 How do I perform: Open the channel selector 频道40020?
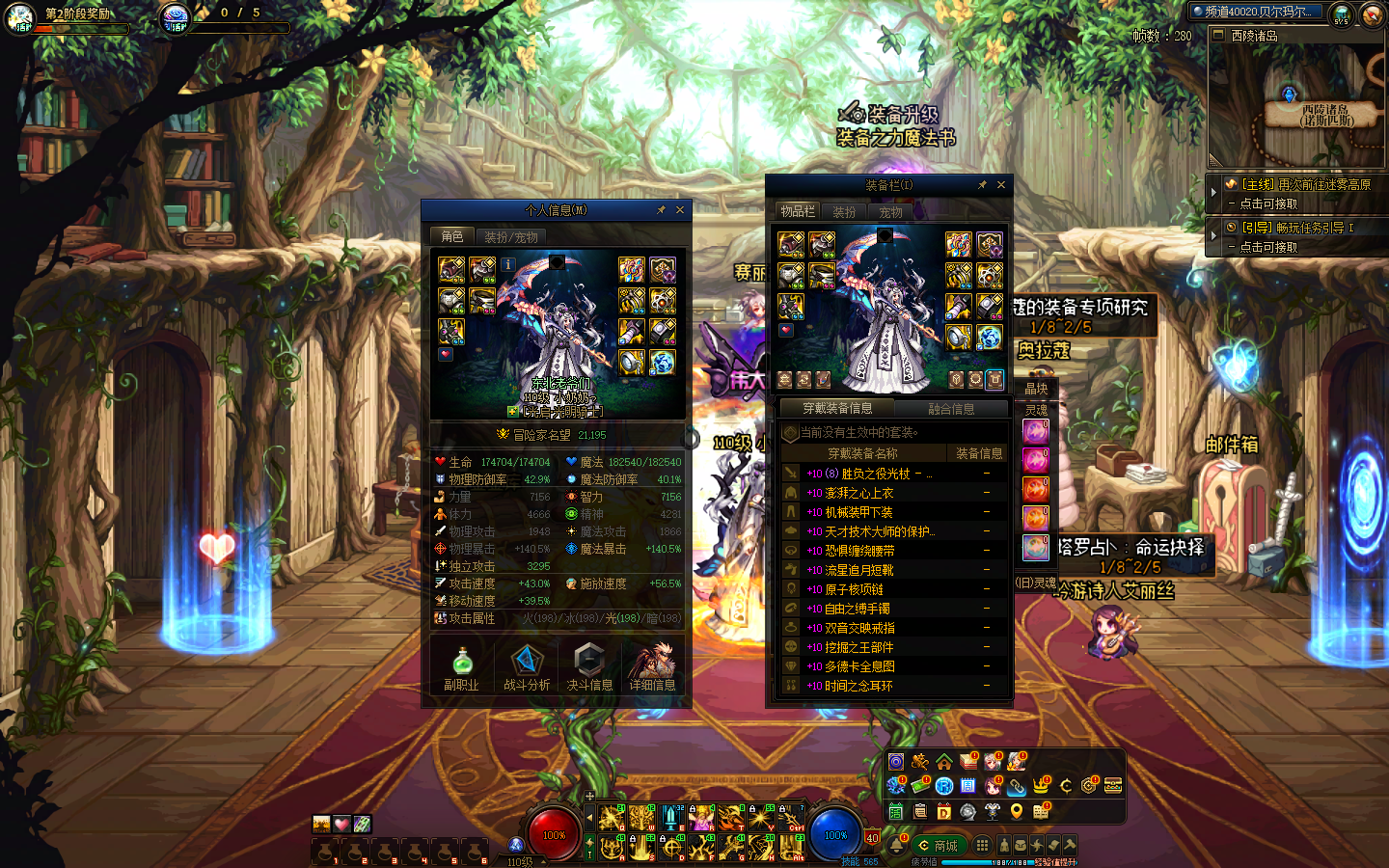click(1256, 12)
